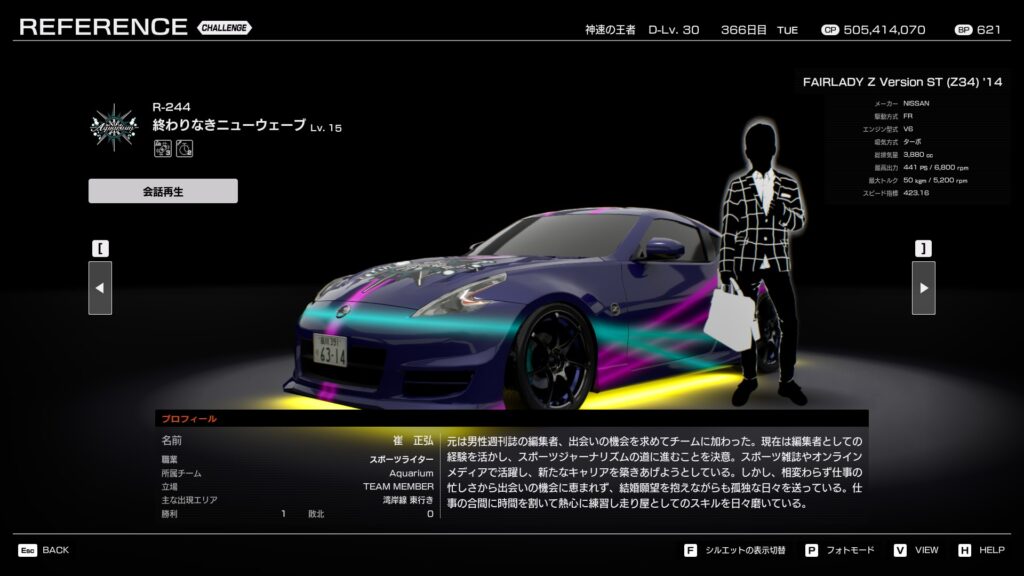Play the conversation with 会話再生 button
Image resolution: width=1024 pixels, height=576 pixels.
click(x=163, y=191)
